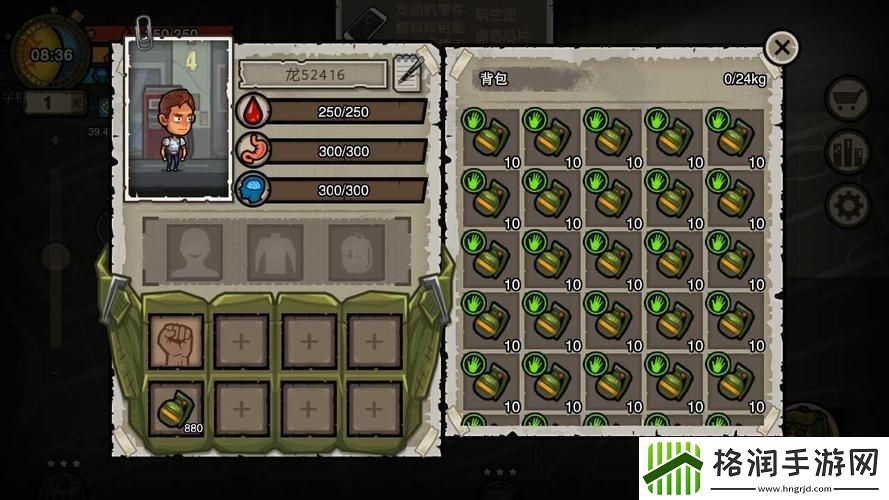
Task: Select the character name field 龙52416
Action: [313, 74]
